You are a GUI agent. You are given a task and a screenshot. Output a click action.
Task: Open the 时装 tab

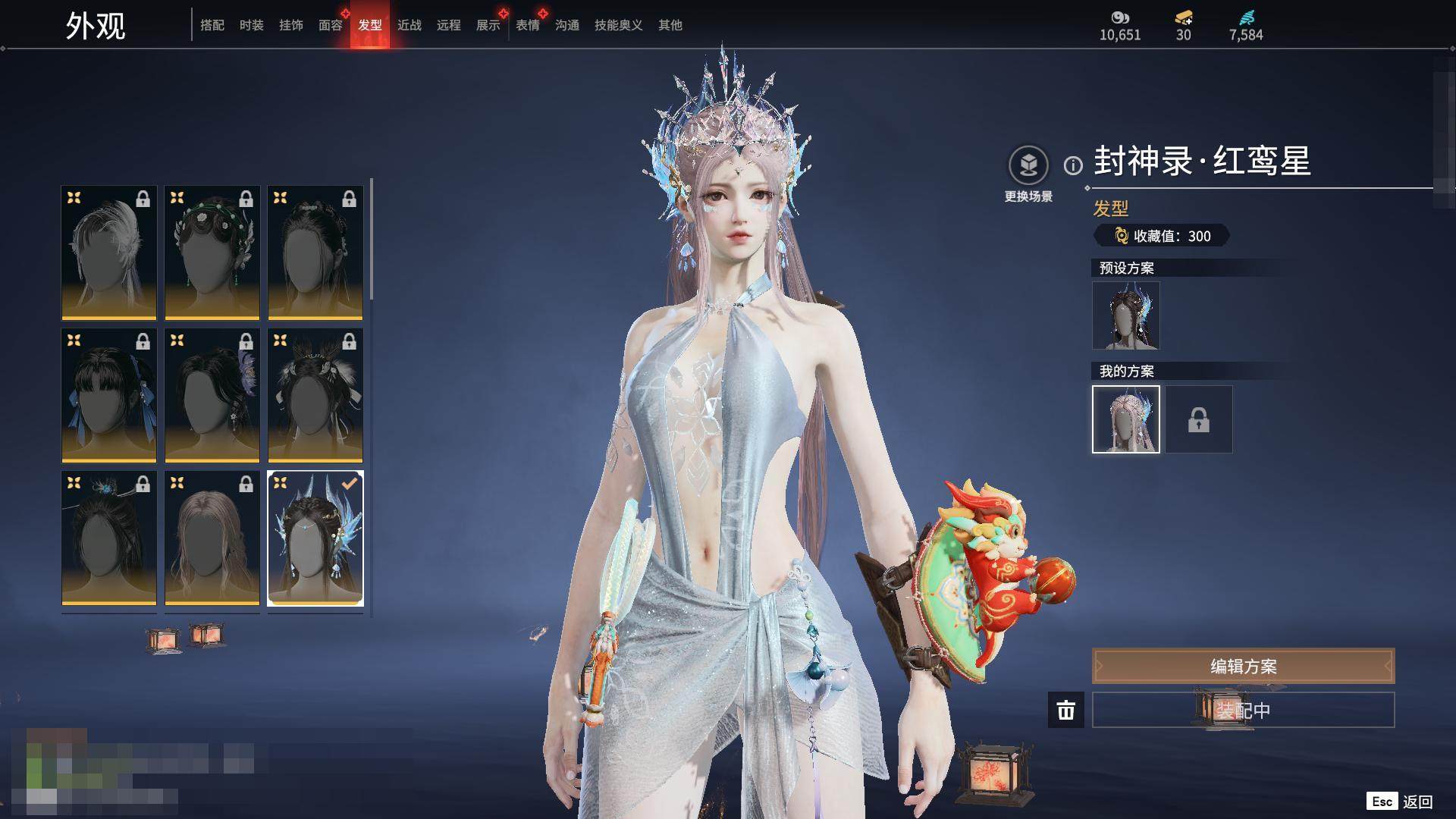(252, 25)
